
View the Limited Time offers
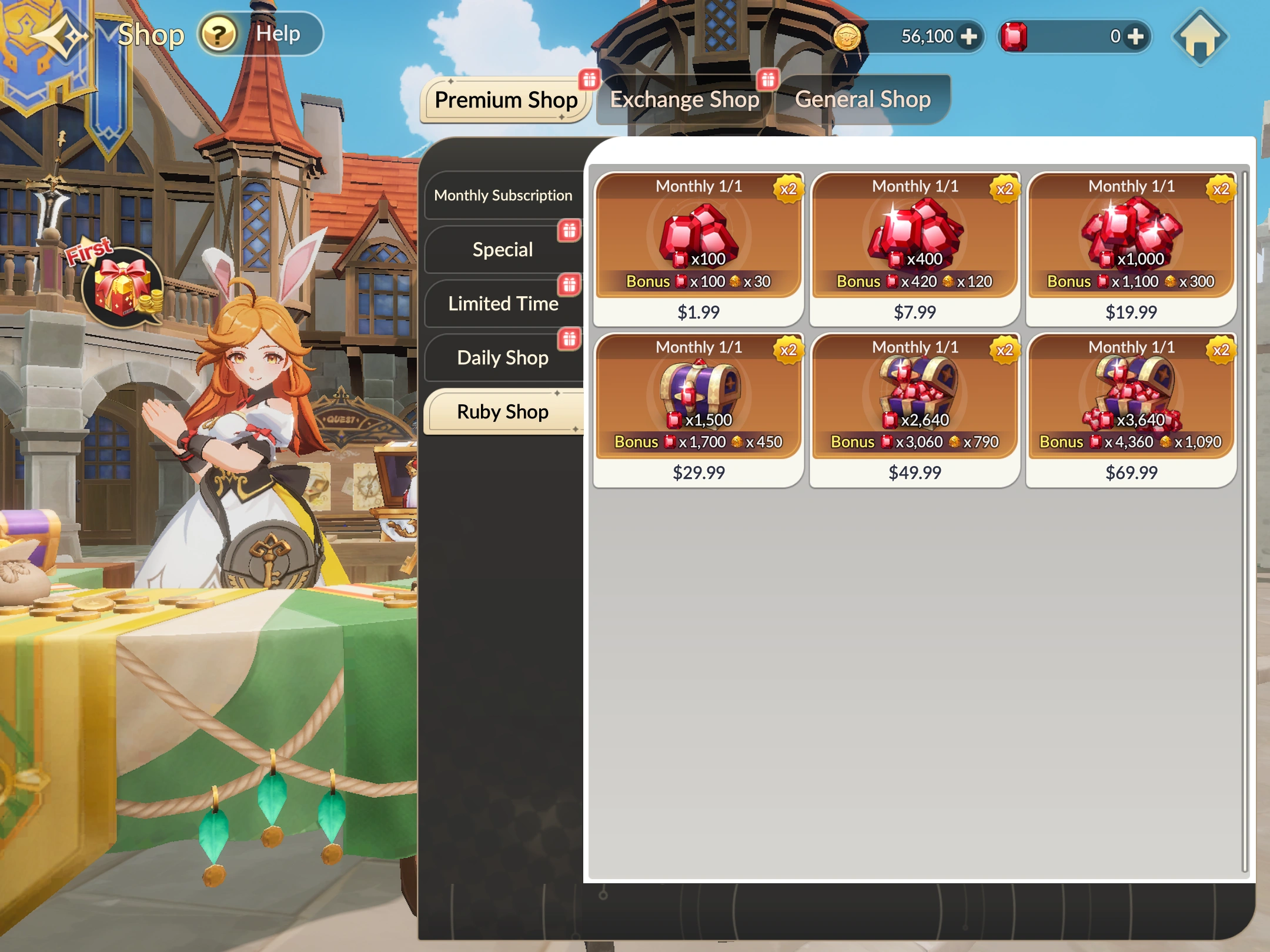pyautogui.click(x=503, y=304)
